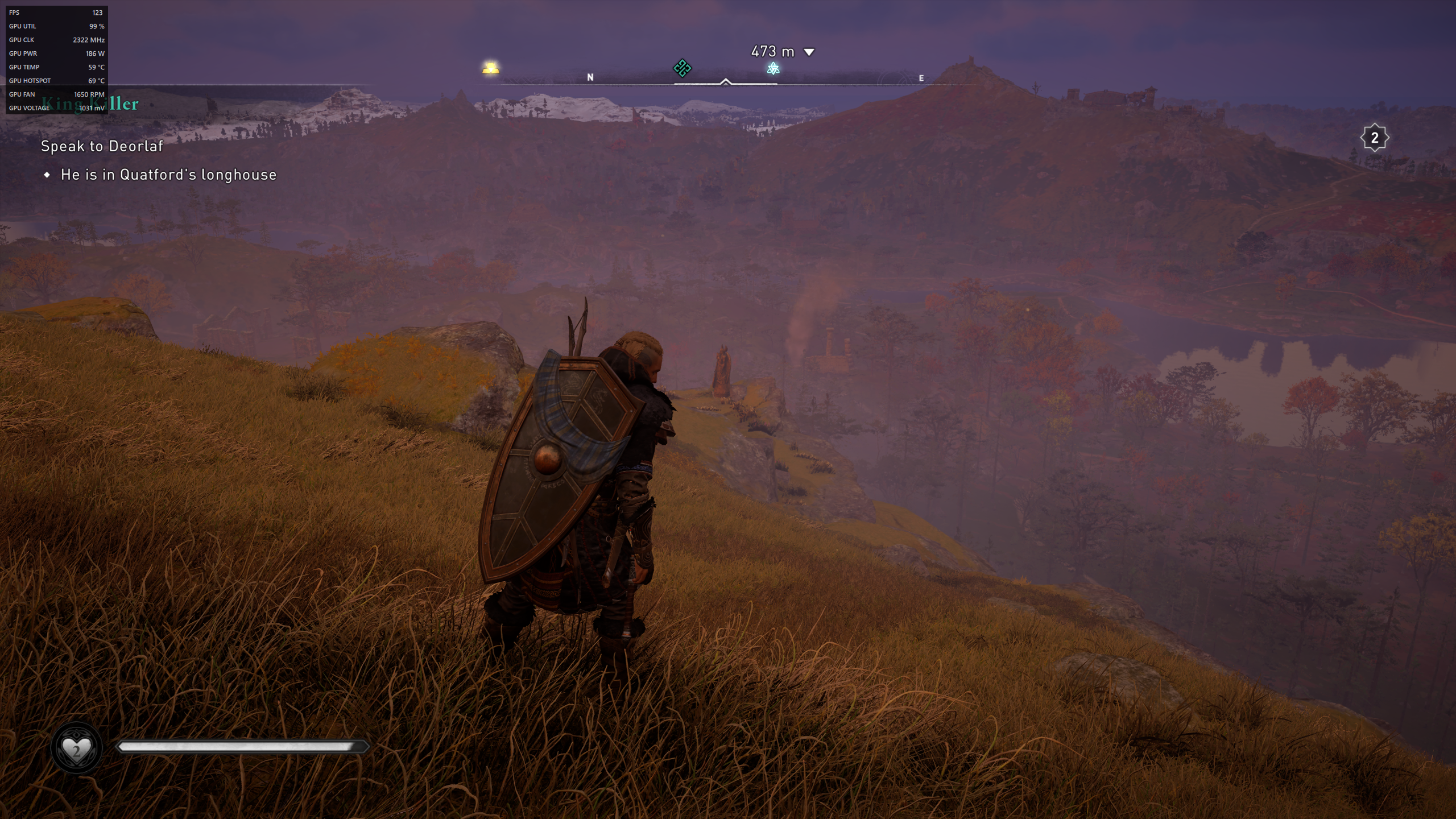Select the light blue mystery marker on compass
Viewport: 1456px width, 819px height.
click(x=773, y=69)
